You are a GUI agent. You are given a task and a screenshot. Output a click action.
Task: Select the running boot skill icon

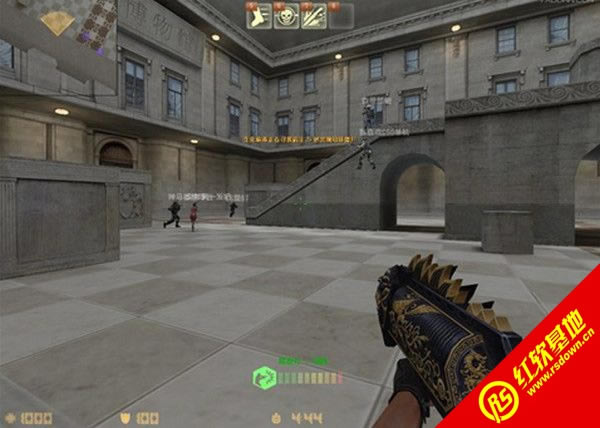tap(259, 15)
